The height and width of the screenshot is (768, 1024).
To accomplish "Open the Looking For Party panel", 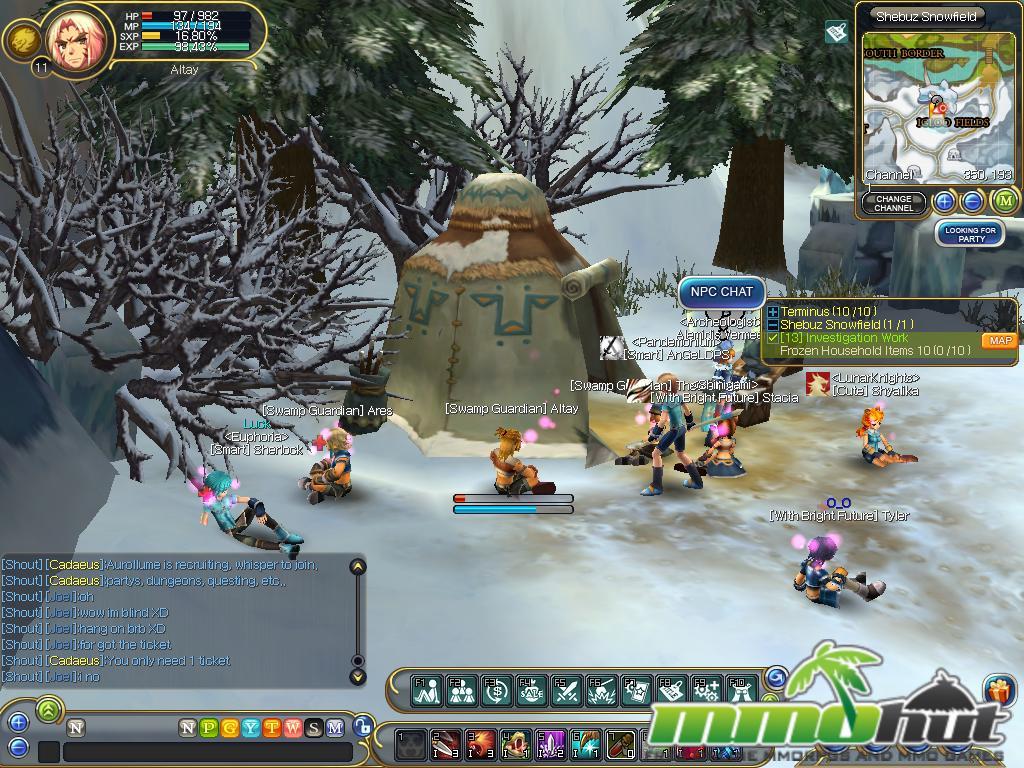I will coord(970,234).
